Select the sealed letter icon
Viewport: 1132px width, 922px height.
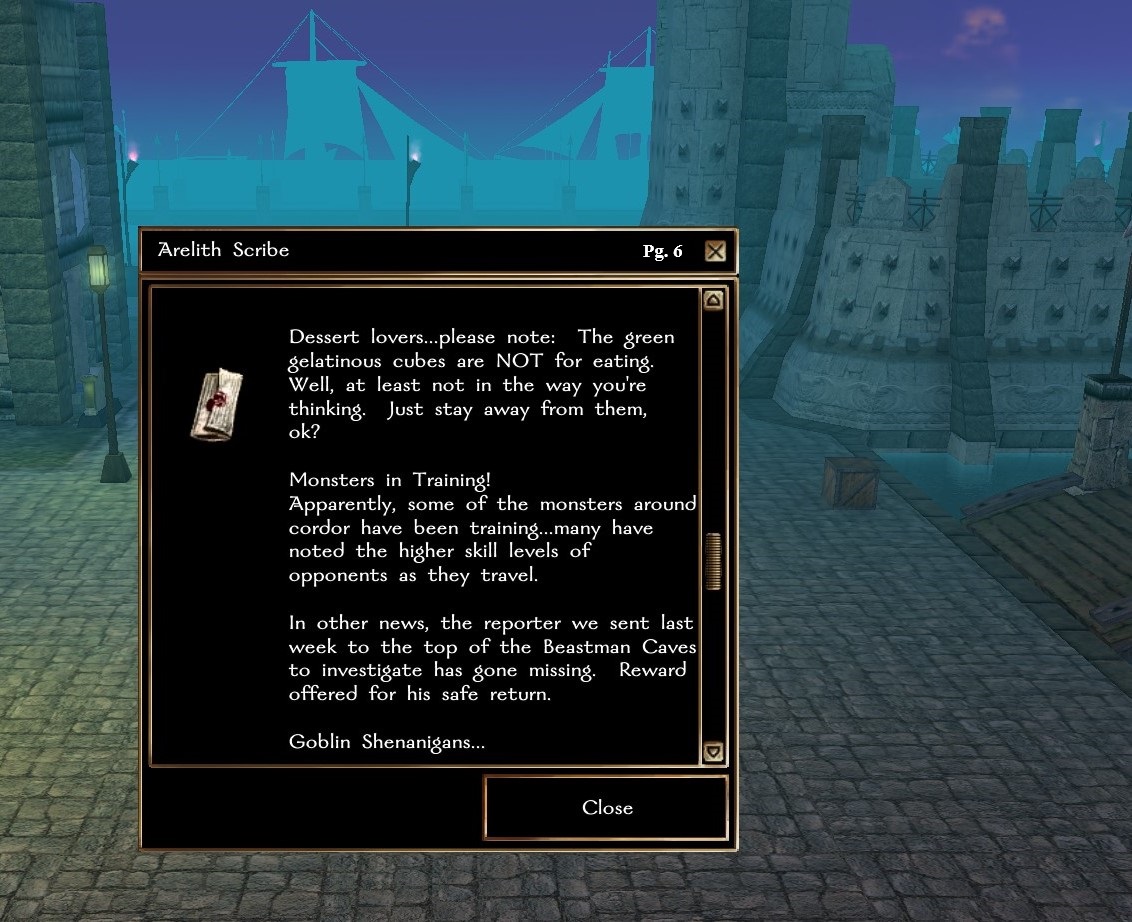coord(217,402)
